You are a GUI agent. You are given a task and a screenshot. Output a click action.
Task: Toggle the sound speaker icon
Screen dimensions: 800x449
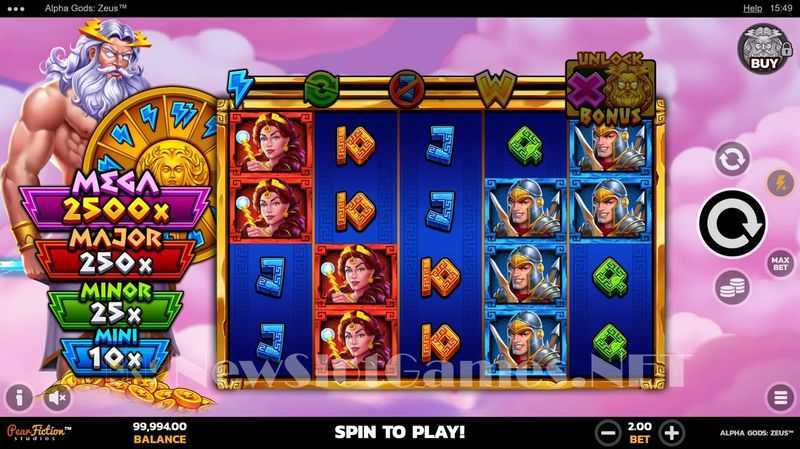point(57,397)
